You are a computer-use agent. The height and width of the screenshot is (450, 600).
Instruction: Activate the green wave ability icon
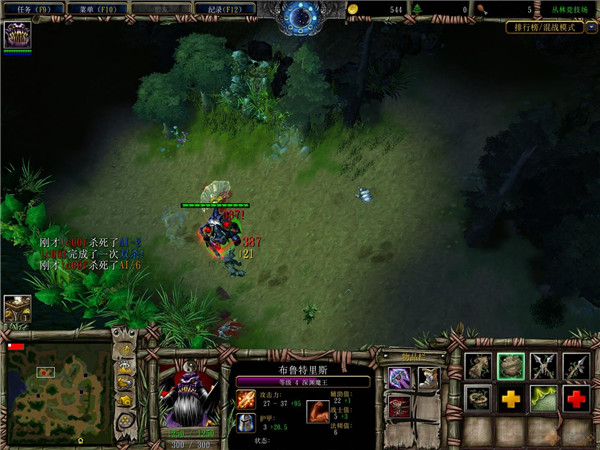[543, 399]
